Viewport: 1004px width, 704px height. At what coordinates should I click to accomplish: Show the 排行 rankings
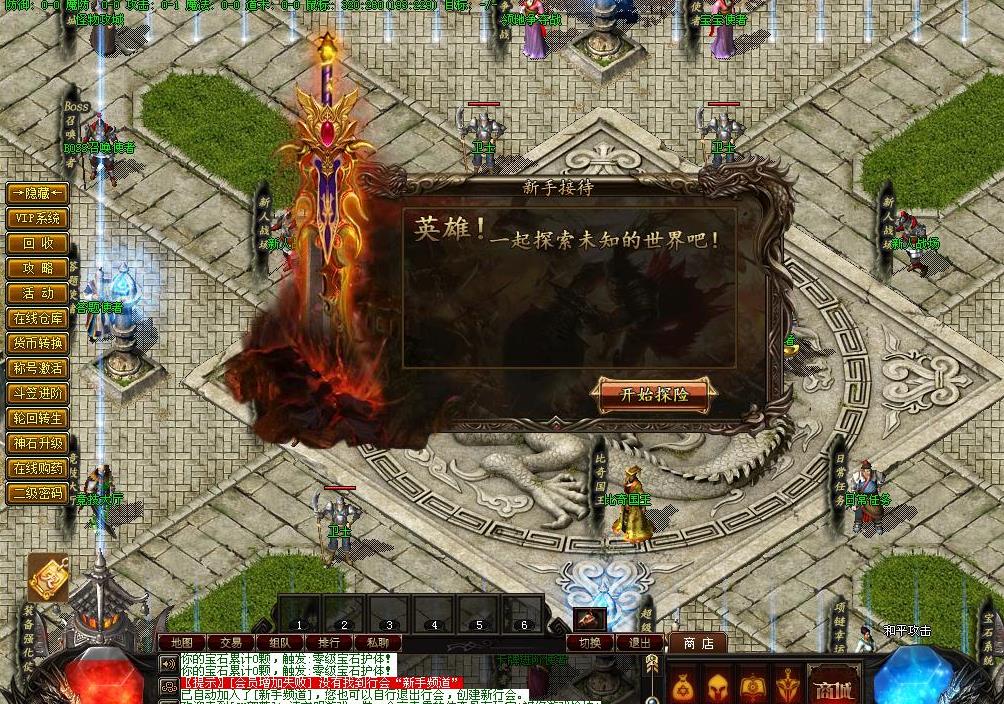click(329, 642)
